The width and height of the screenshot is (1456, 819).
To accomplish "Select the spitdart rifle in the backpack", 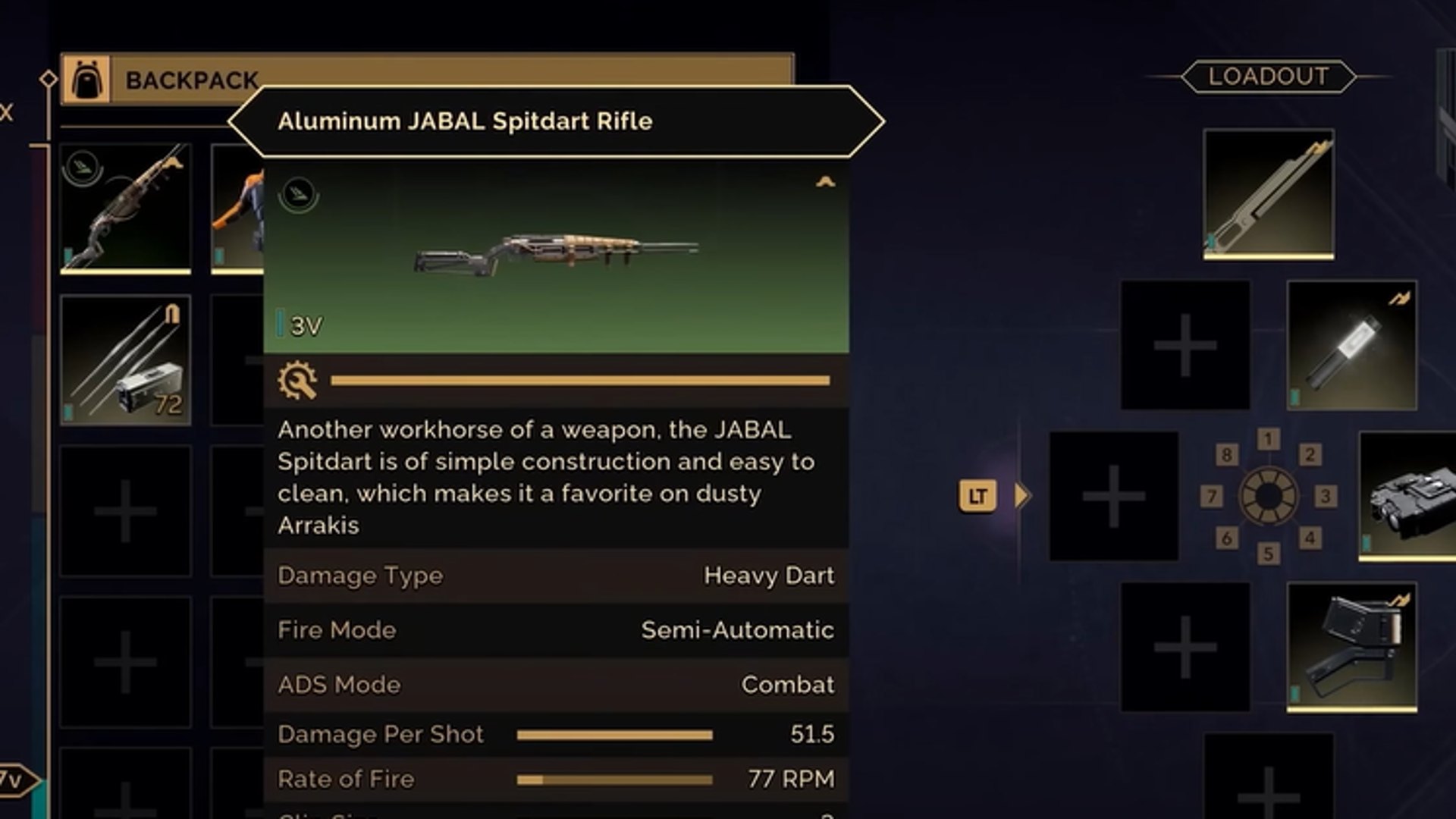I will click(126, 208).
